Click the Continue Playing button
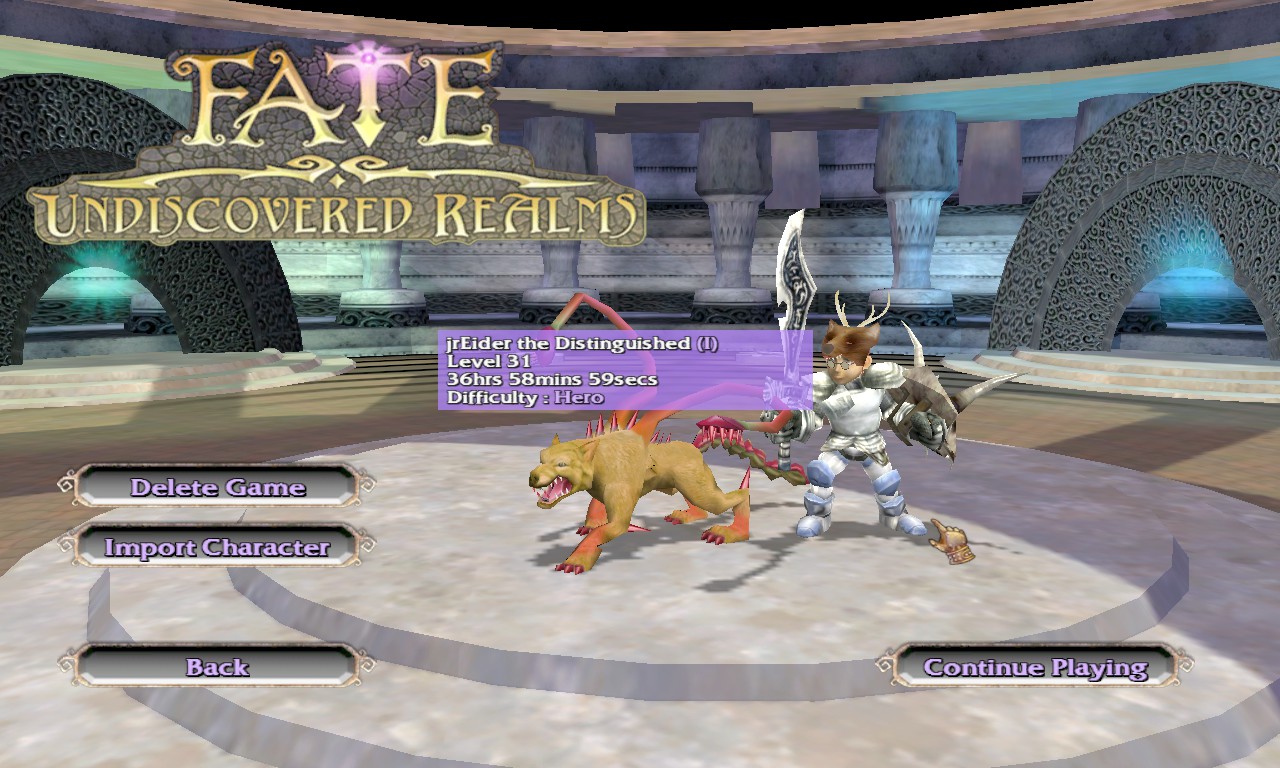The image size is (1280, 768). click(1035, 667)
